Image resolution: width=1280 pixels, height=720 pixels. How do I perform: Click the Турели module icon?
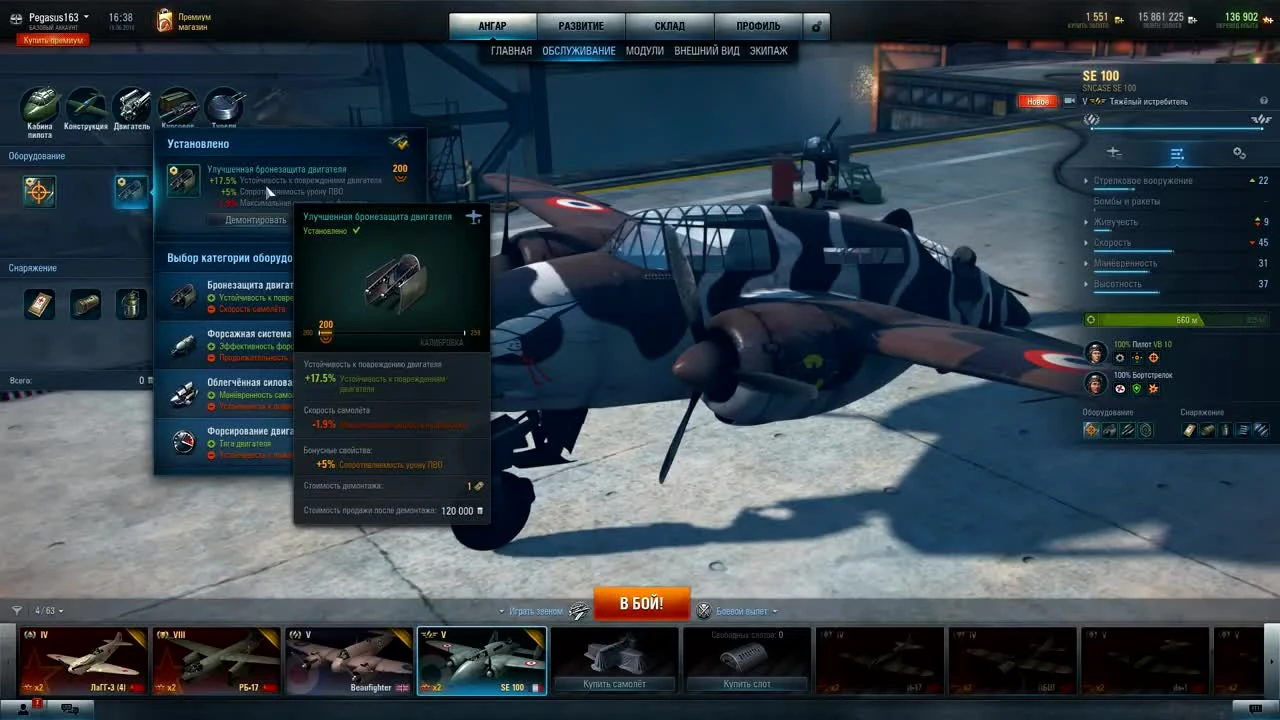click(224, 105)
